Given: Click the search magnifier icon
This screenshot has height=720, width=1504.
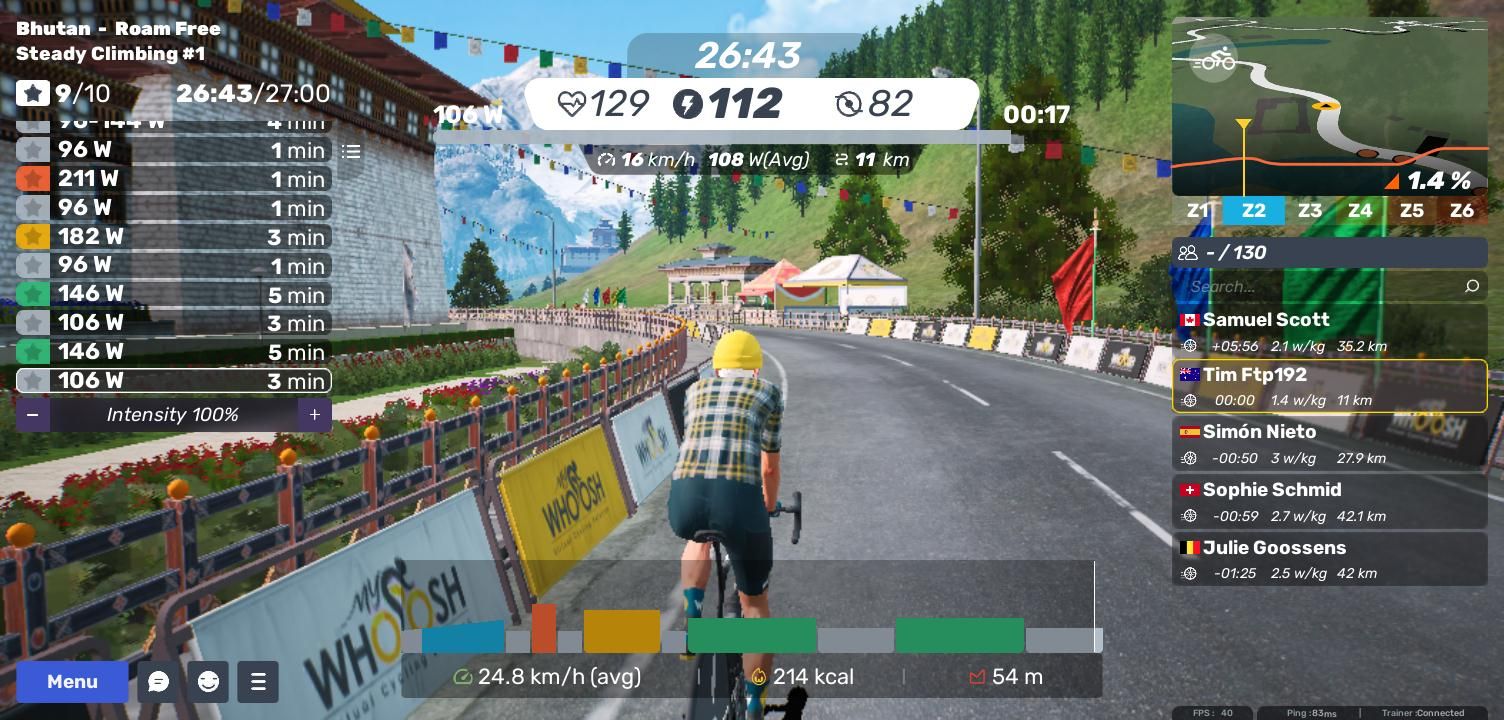Looking at the screenshot, I should tap(1471, 287).
